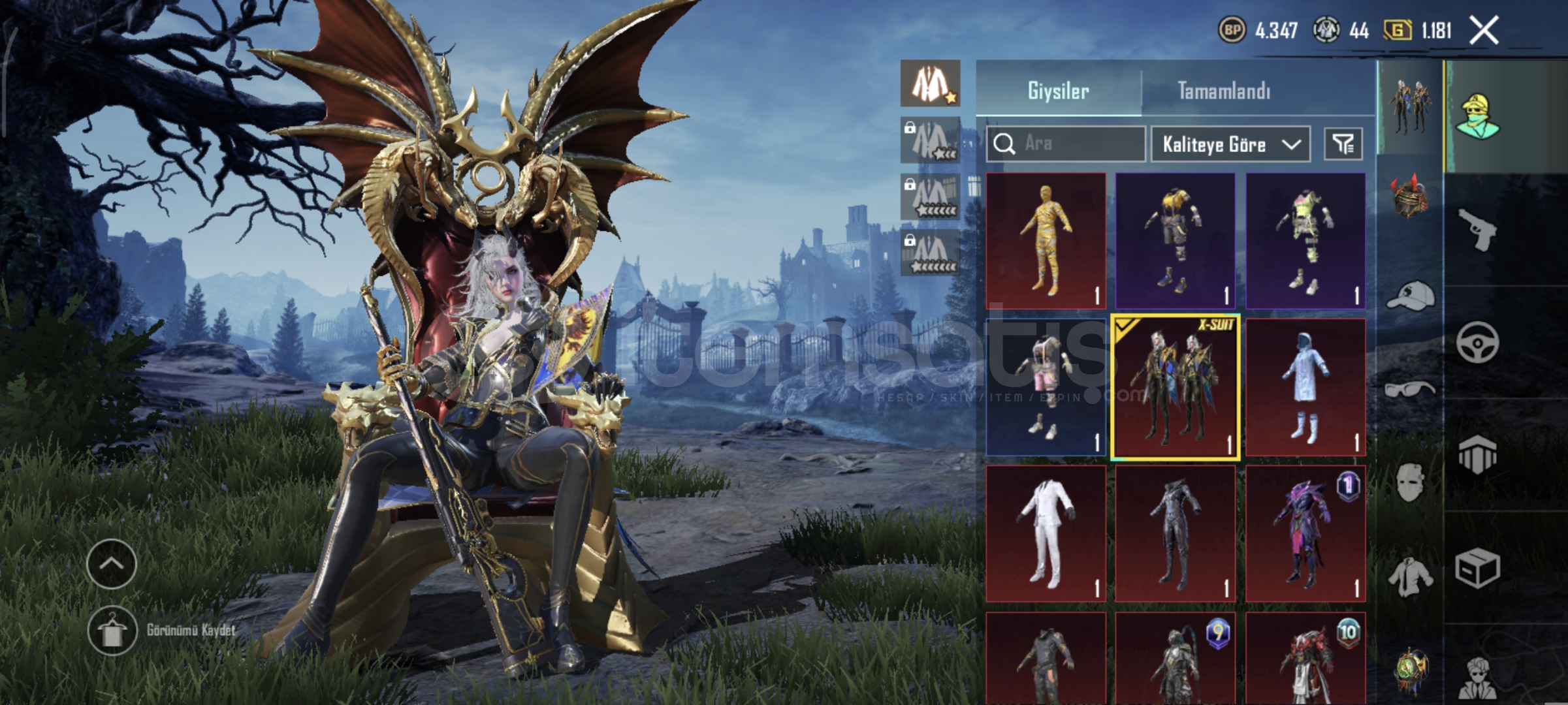1568x705 pixels.
Task: Click the up-arrow circle button
Action: [111, 564]
